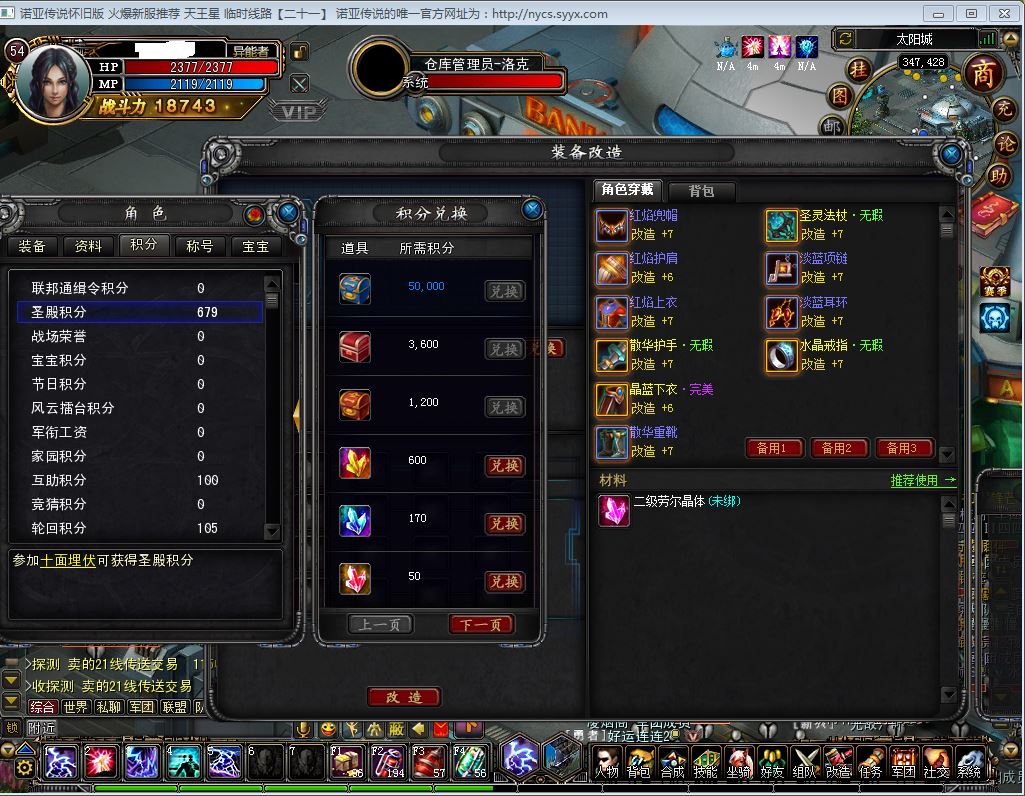Switch to the 称号 tab
Viewport: 1025px width, 796px height.
click(x=200, y=246)
